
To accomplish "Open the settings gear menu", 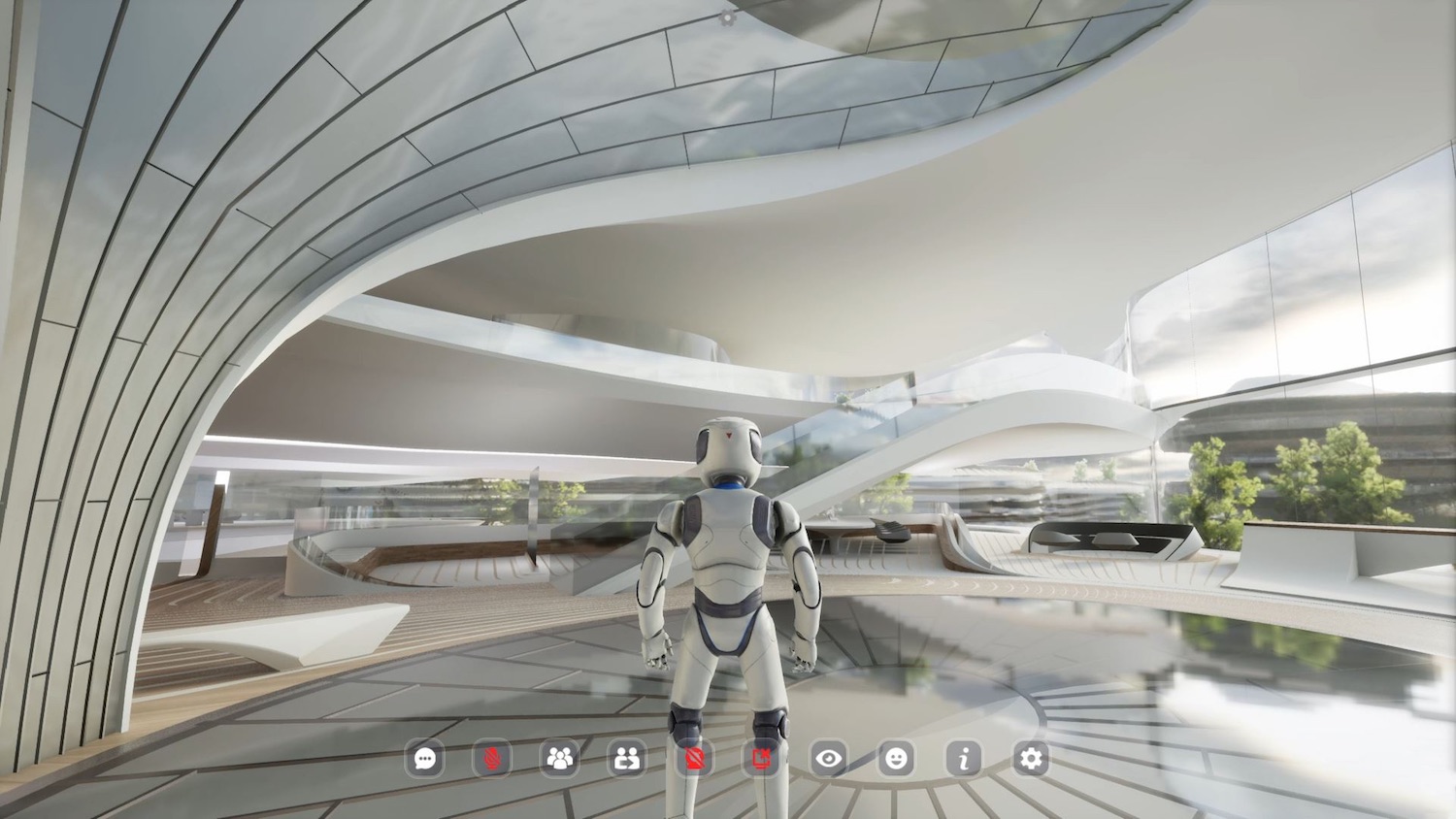I will (x=1032, y=761).
